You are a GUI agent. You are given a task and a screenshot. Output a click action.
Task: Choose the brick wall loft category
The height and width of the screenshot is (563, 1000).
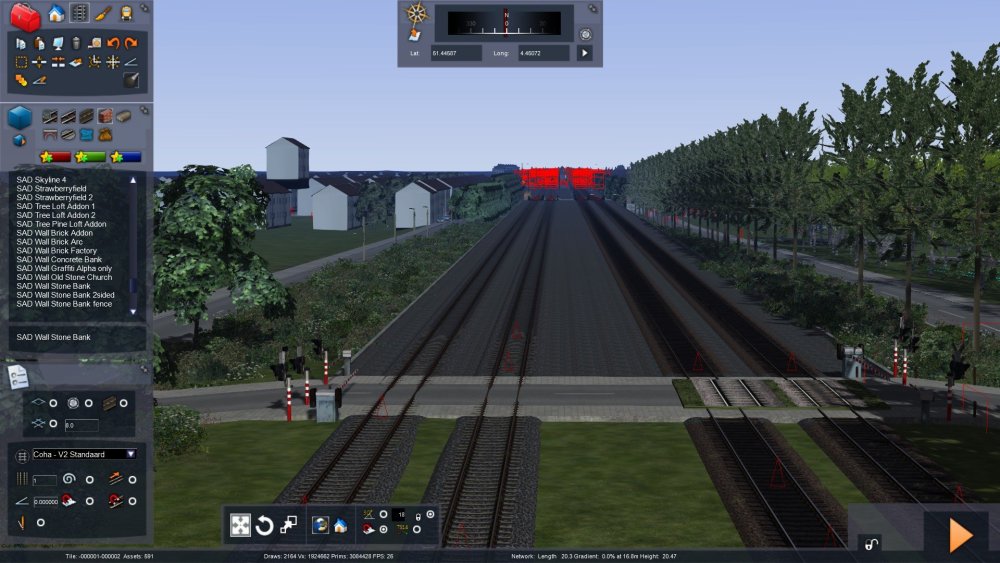tap(104, 116)
